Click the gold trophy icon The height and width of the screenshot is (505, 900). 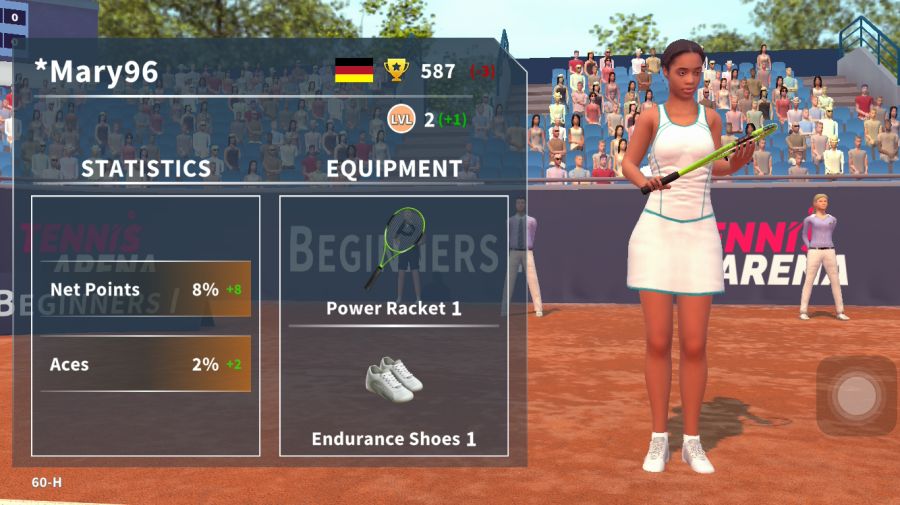[x=397, y=71]
